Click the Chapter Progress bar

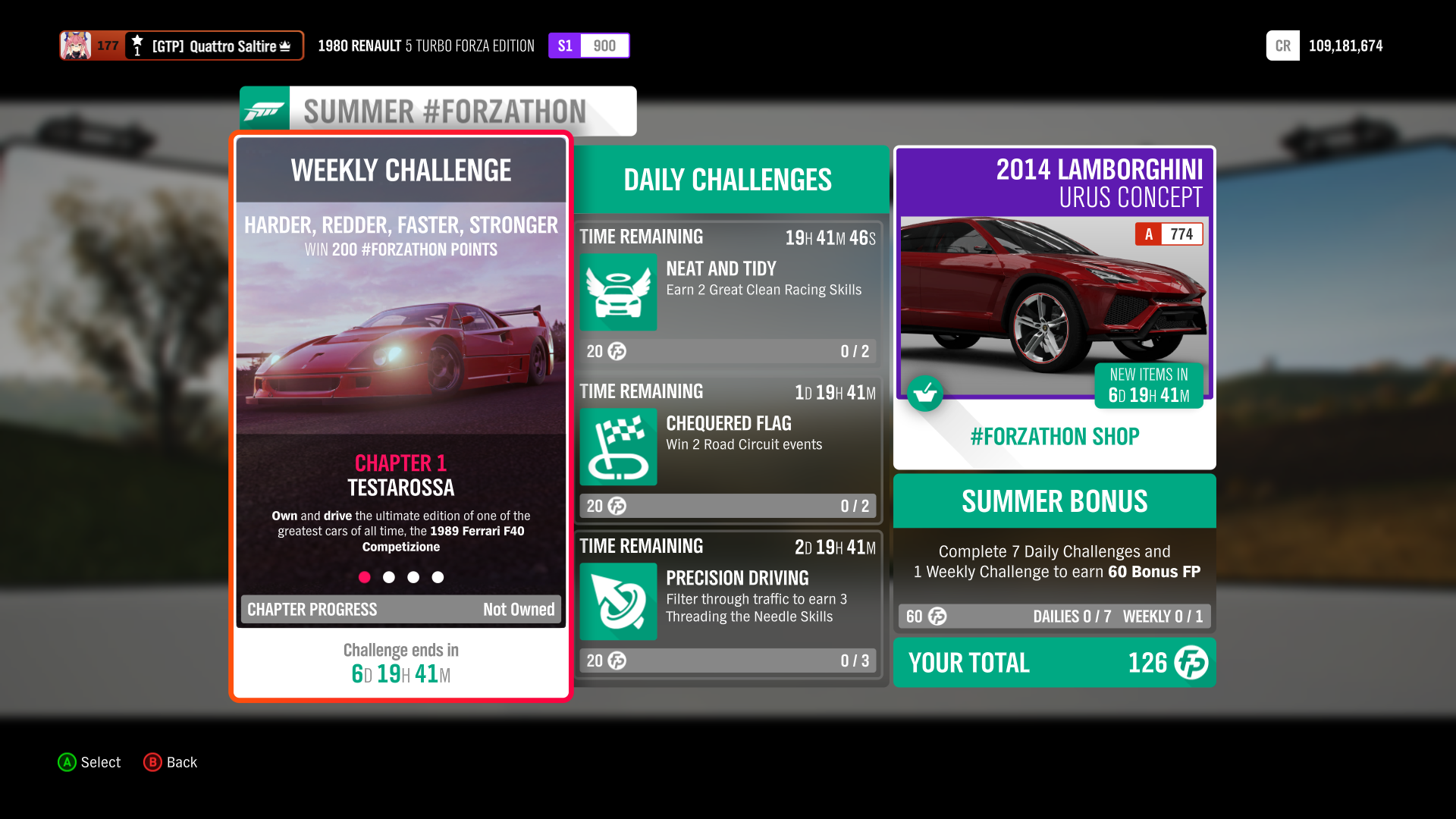[x=400, y=609]
